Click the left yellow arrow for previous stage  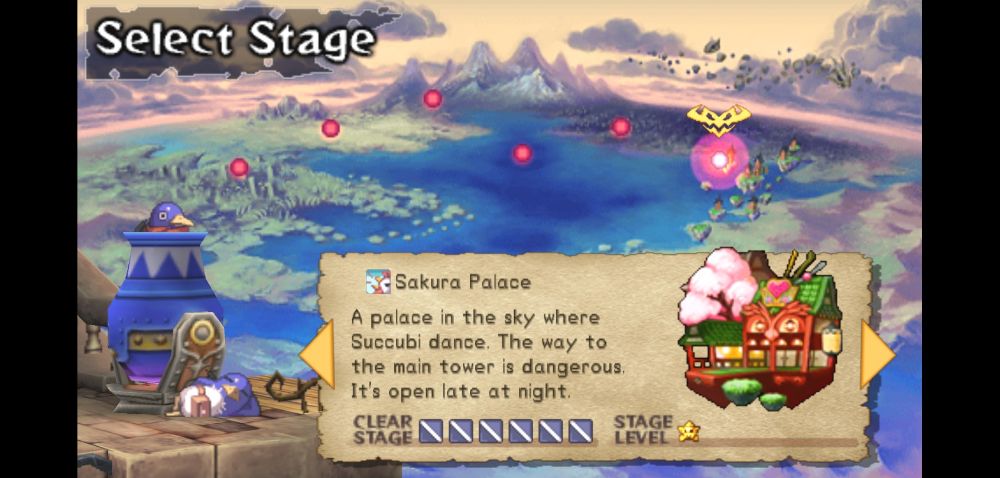[x=319, y=354]
